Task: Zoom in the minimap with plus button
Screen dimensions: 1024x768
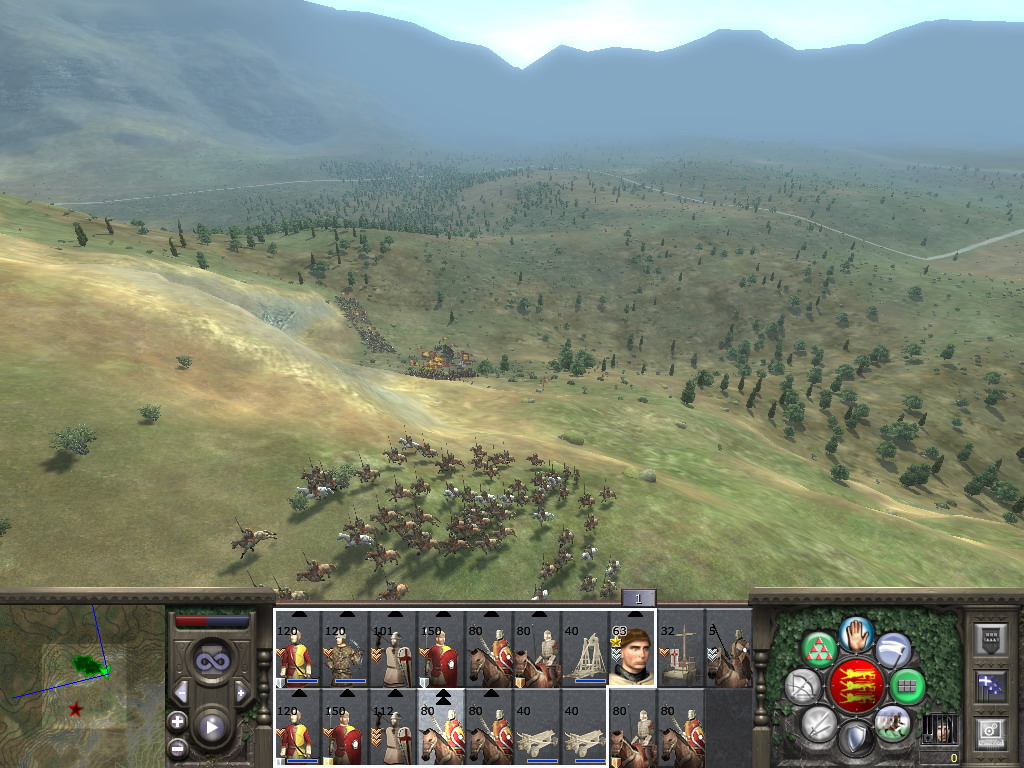Action: point(178,721)
